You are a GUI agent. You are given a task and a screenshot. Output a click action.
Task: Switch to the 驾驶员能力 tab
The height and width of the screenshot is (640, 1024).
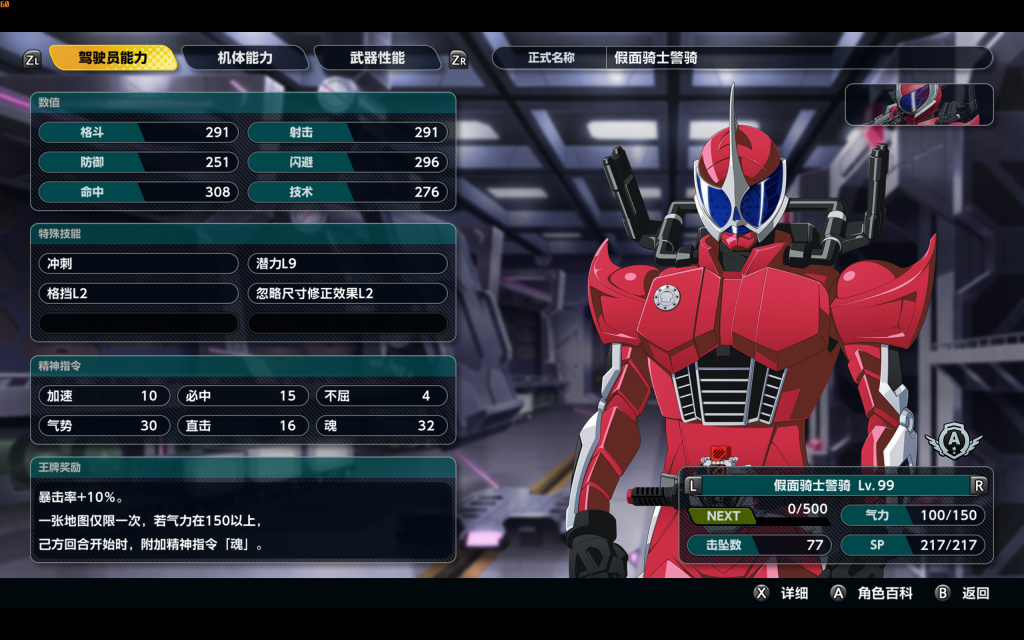[113, 58]
